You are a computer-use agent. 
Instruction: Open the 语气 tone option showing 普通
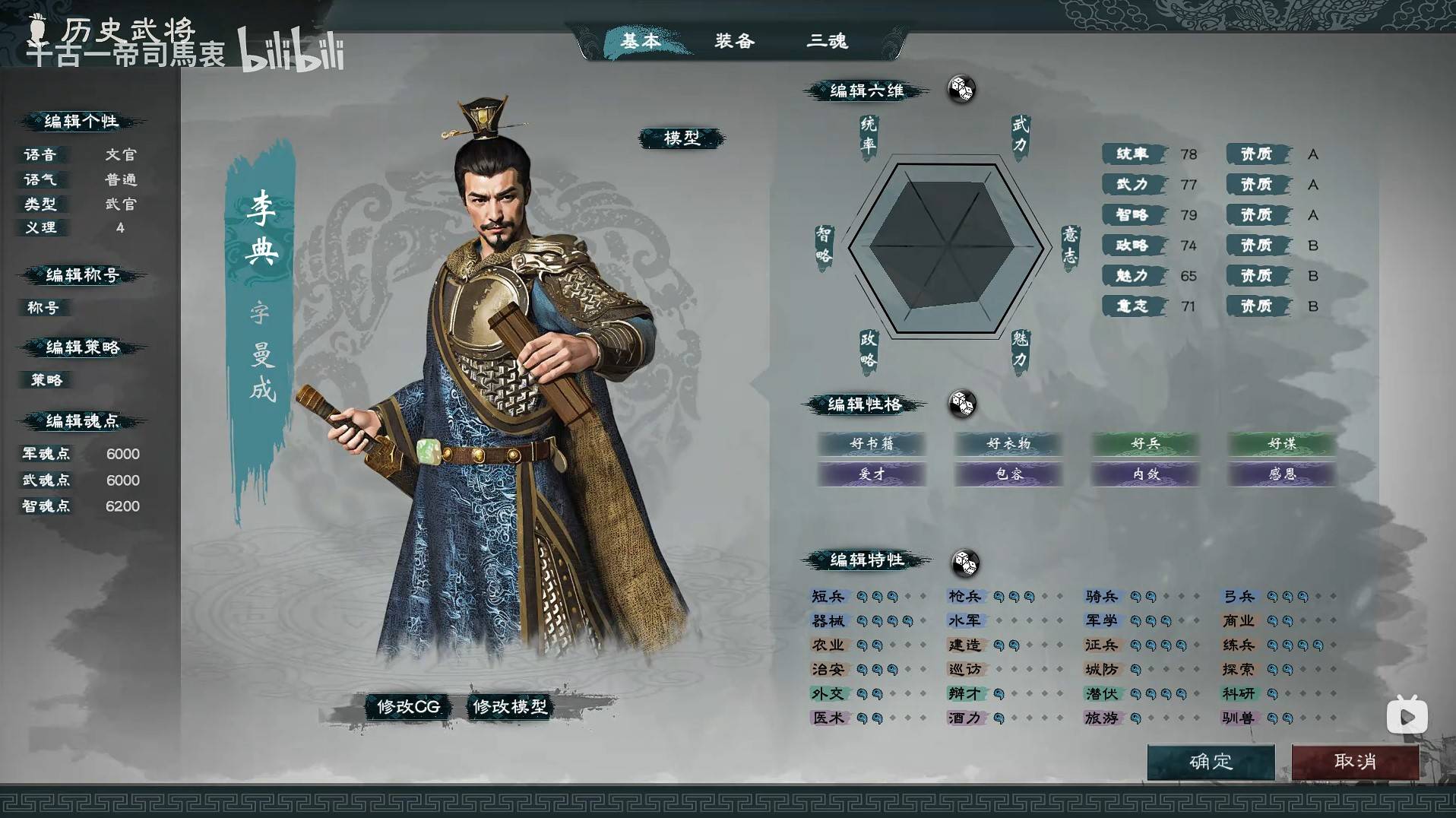(x=122, y=179)
